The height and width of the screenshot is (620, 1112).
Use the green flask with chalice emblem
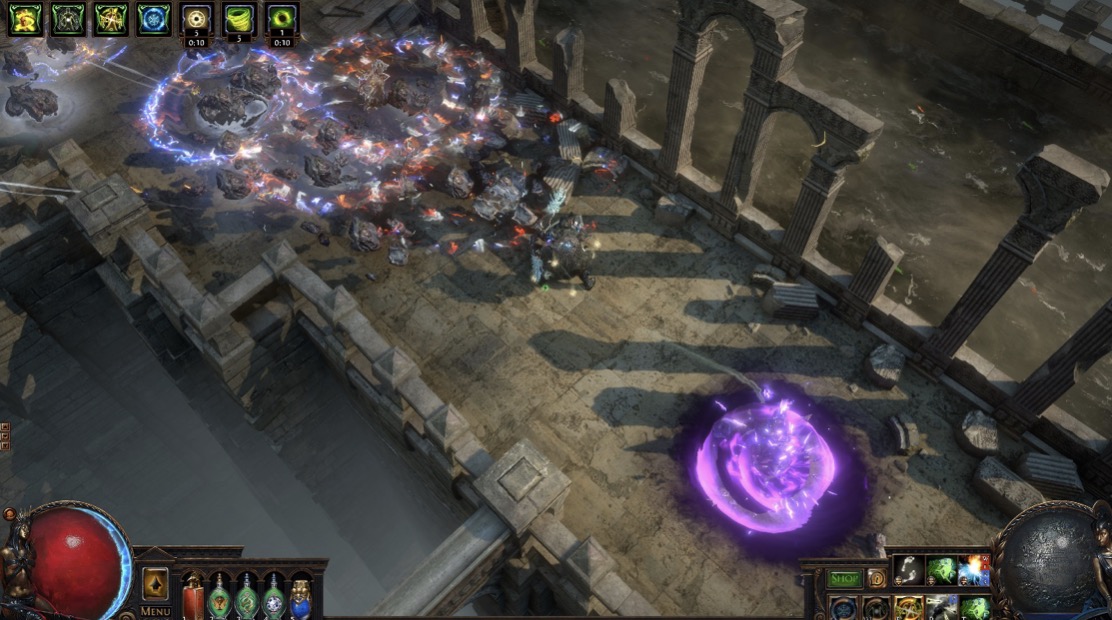219,598
